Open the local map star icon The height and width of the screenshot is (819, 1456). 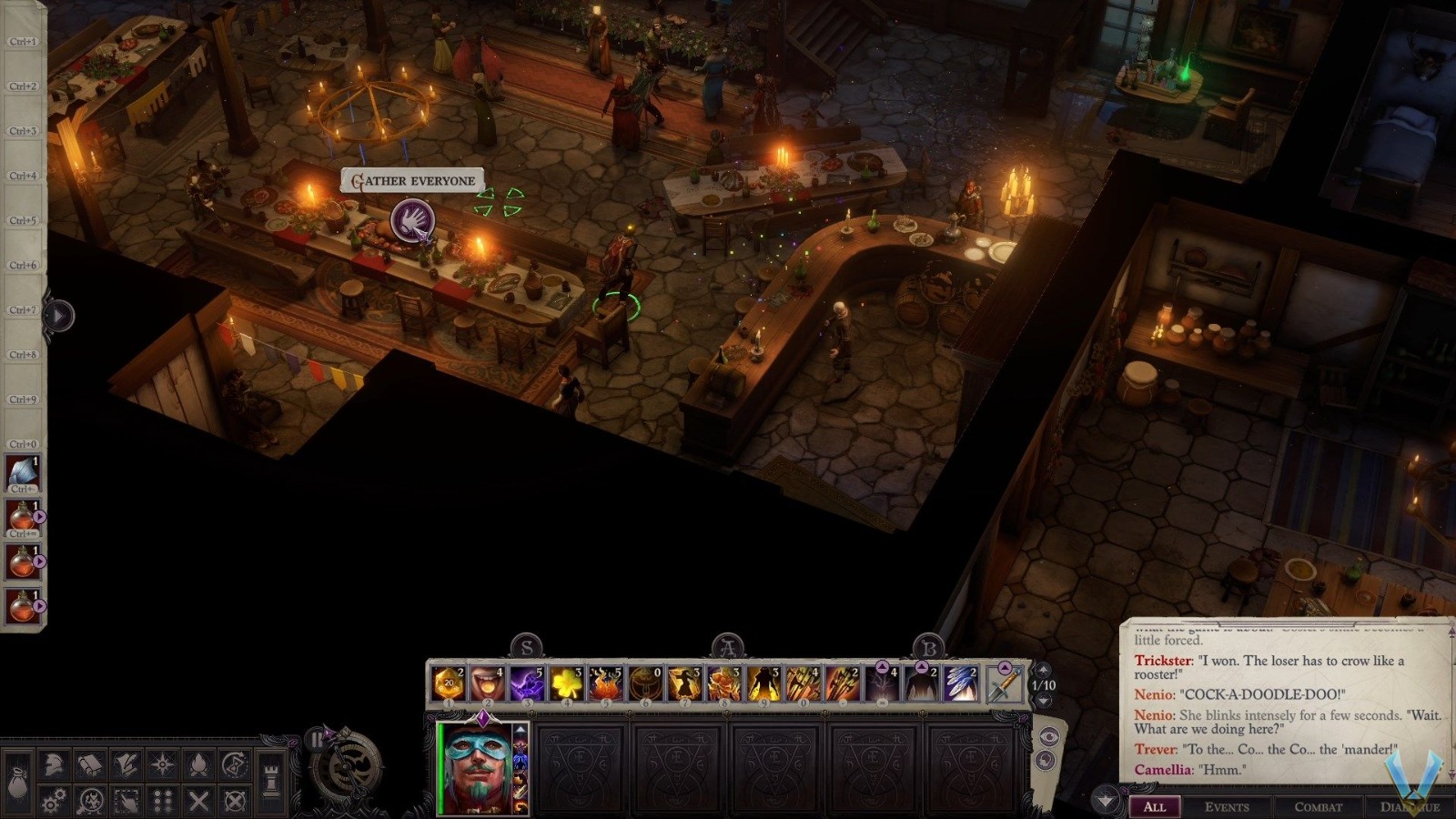[x=160, y=763]
